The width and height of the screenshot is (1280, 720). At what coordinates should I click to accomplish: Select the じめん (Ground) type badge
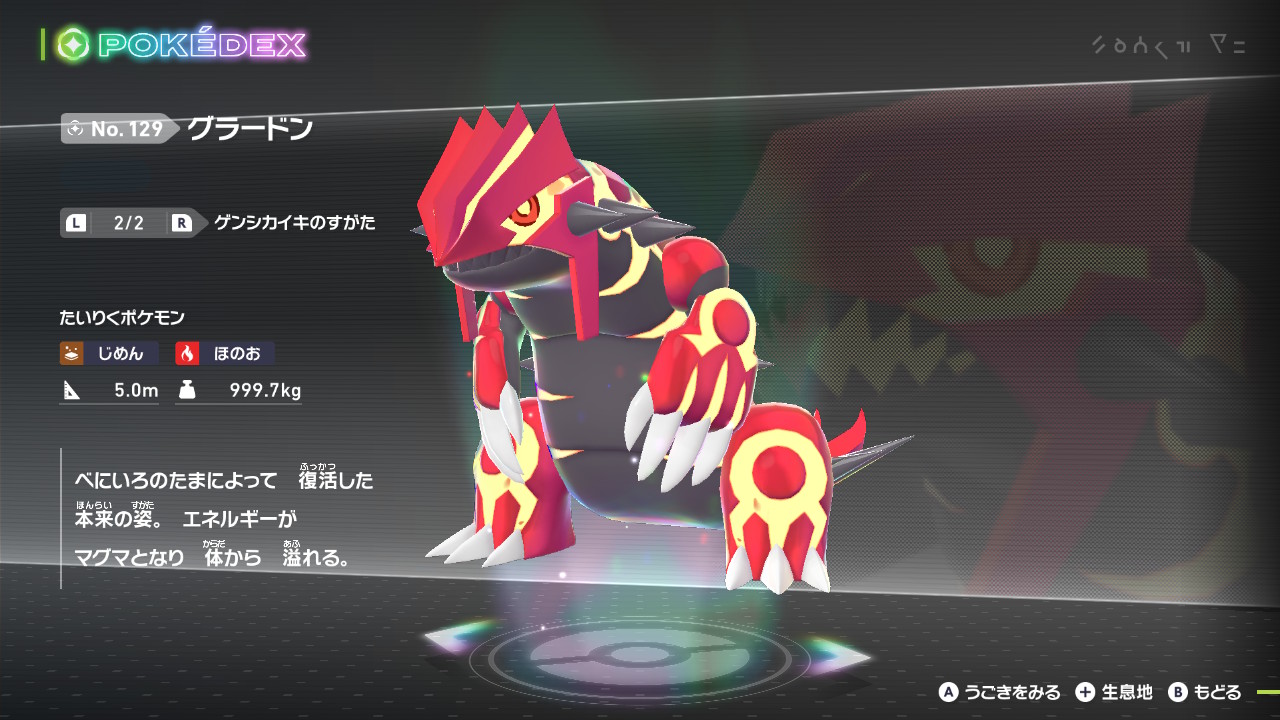pos(109,353)
